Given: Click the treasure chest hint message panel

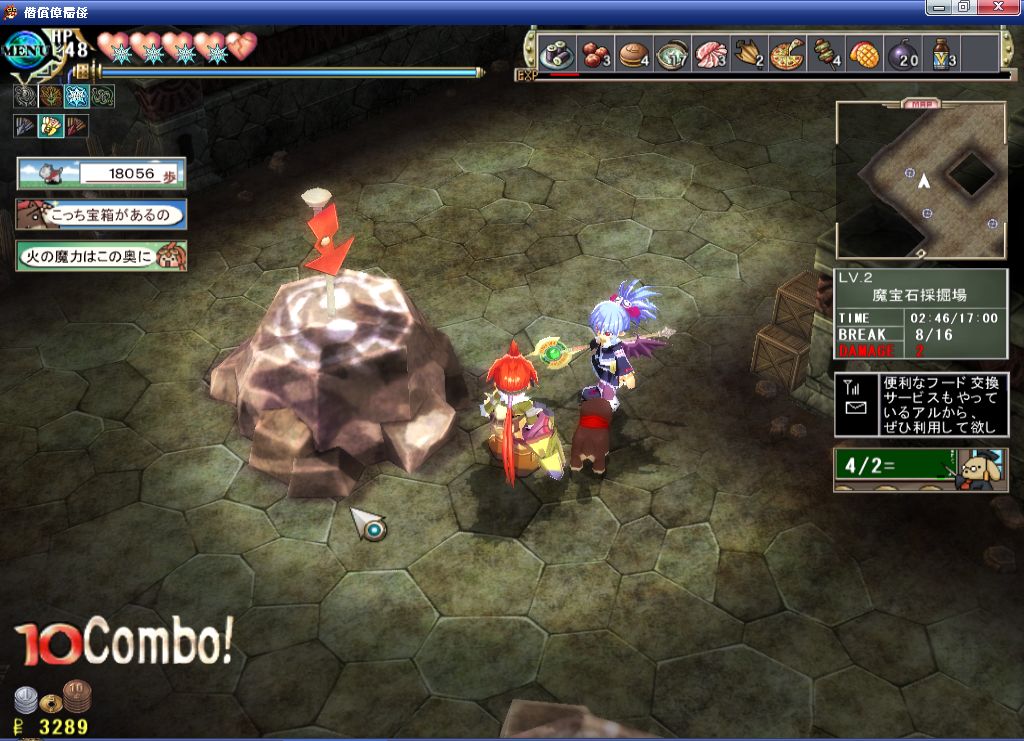Looking at the screenshot, I should coord(101,215).
